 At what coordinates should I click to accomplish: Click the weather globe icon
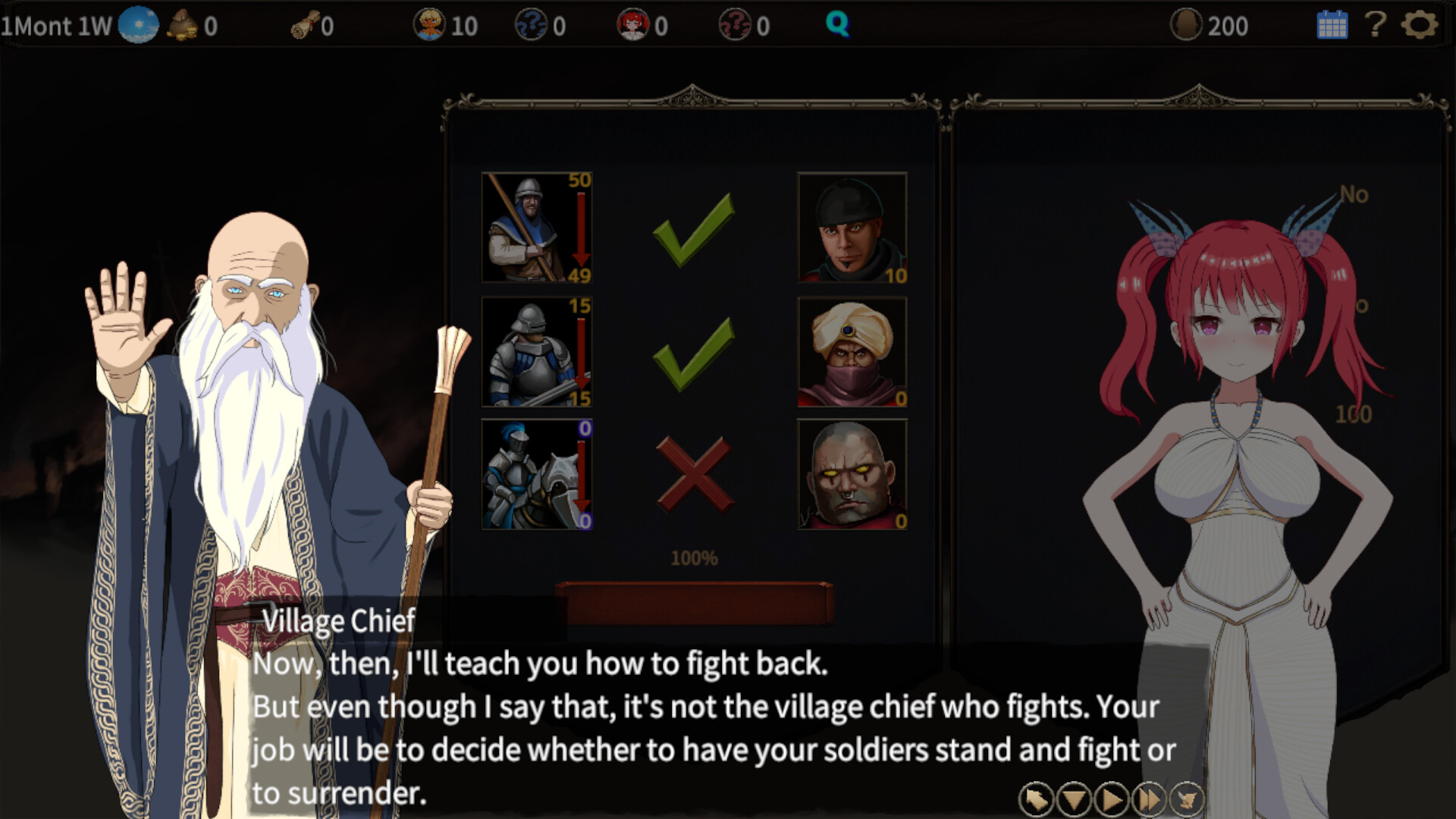[138, 24]
